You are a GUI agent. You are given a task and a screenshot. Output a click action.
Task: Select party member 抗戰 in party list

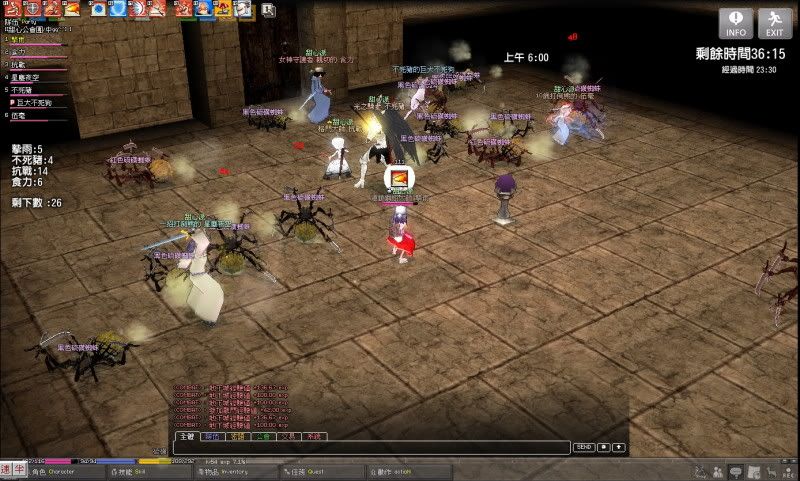click(18, 63)
